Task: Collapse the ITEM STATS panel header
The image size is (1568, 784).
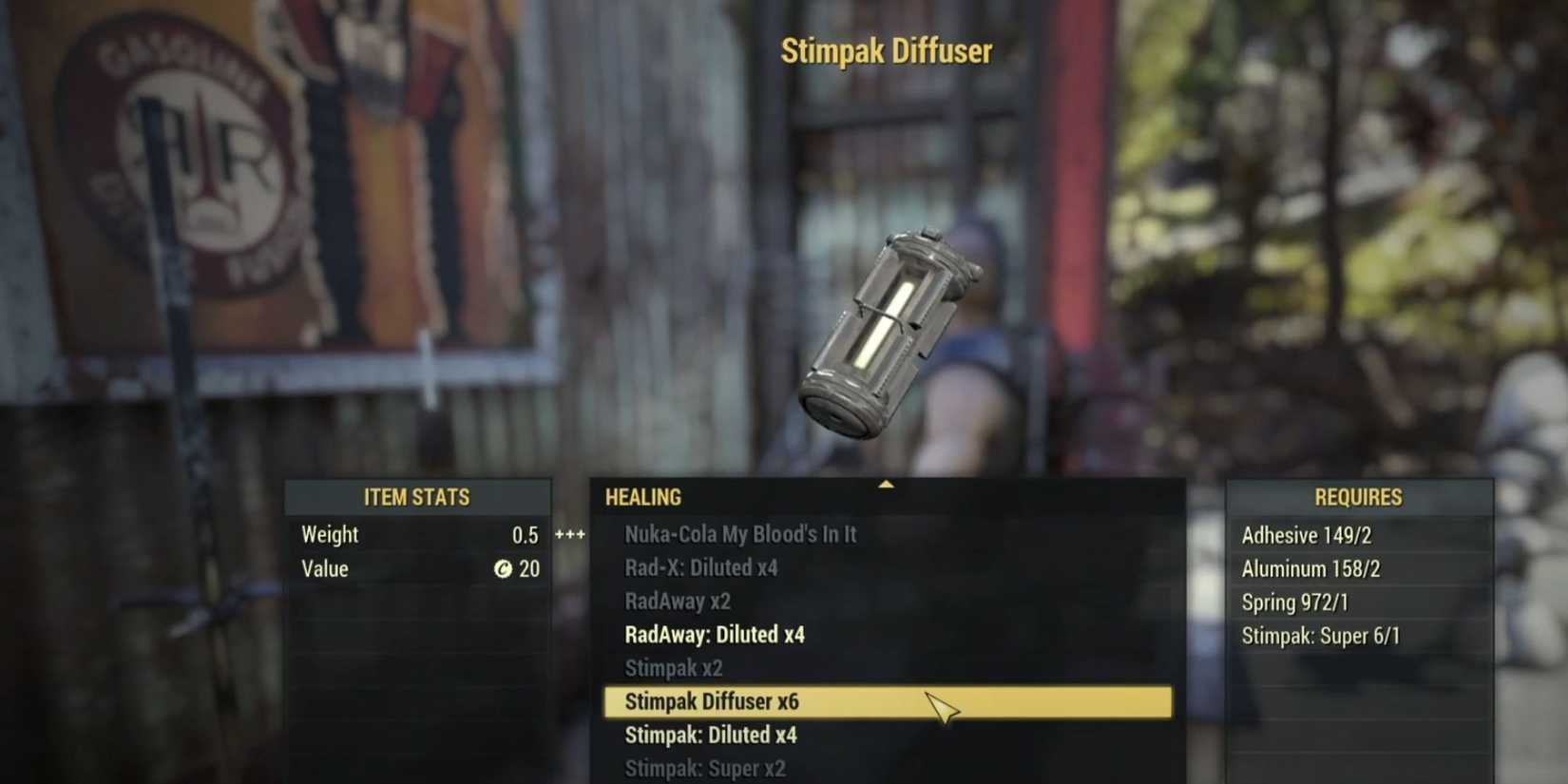Action: (x=417, y=496)
